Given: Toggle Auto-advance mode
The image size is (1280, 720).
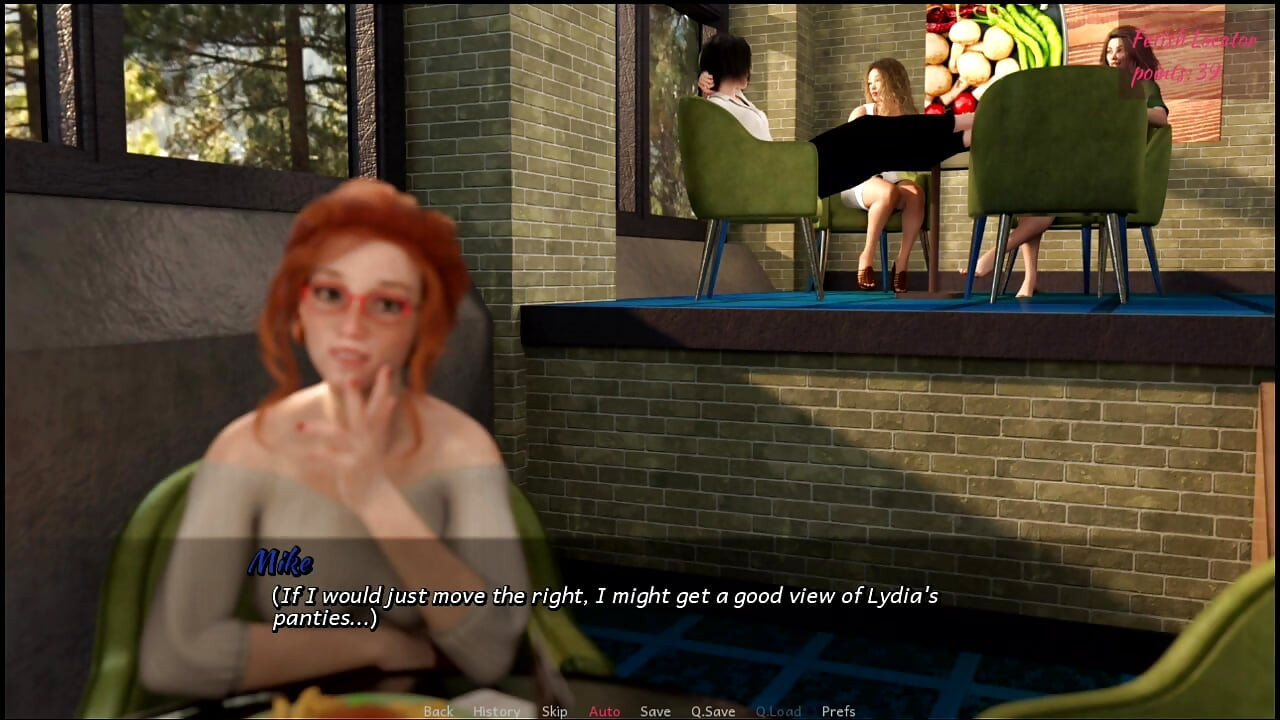Looking at the screenshot, I should [x=604, y=711].
